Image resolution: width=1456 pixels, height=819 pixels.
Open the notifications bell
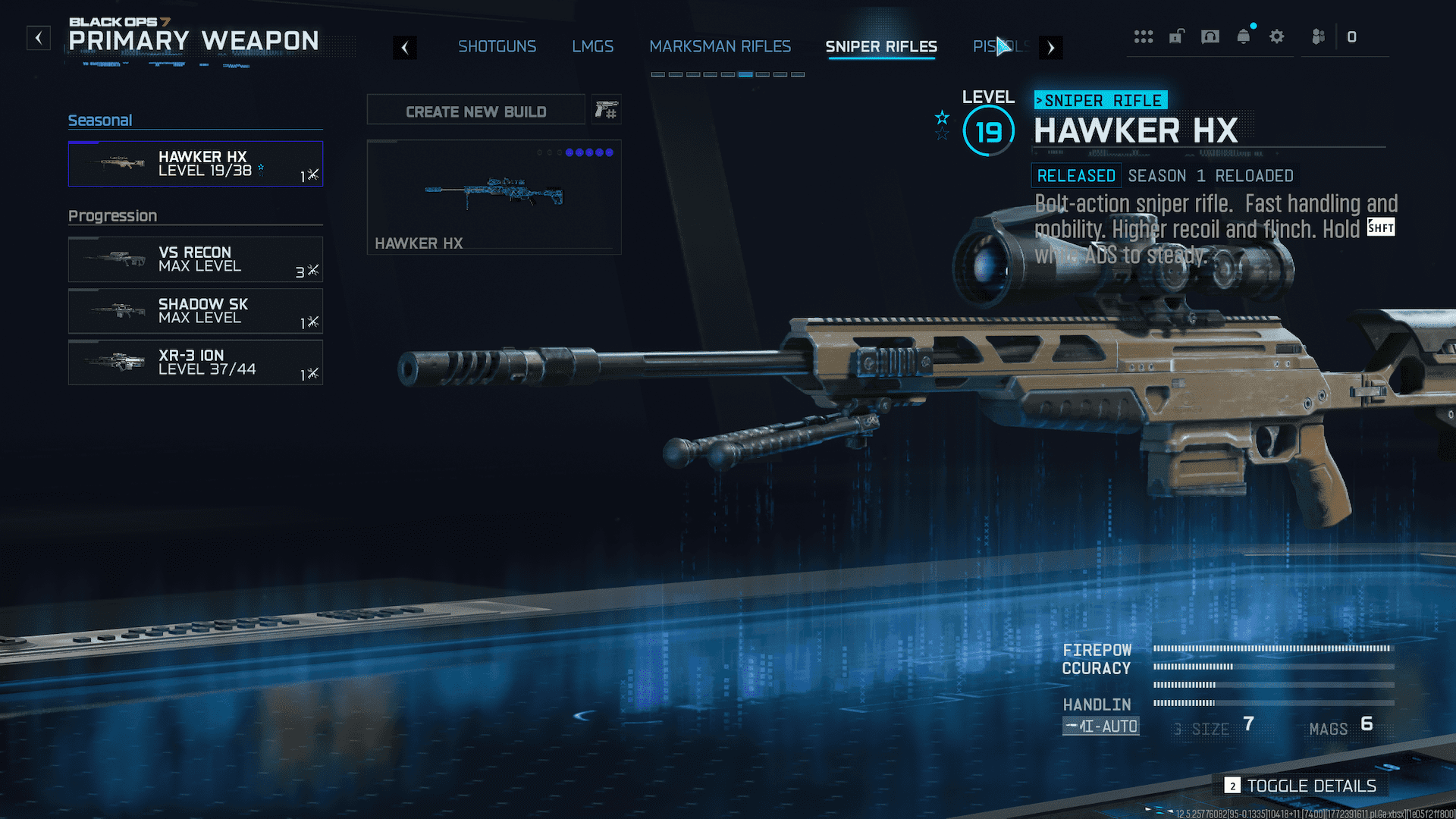1244,36
